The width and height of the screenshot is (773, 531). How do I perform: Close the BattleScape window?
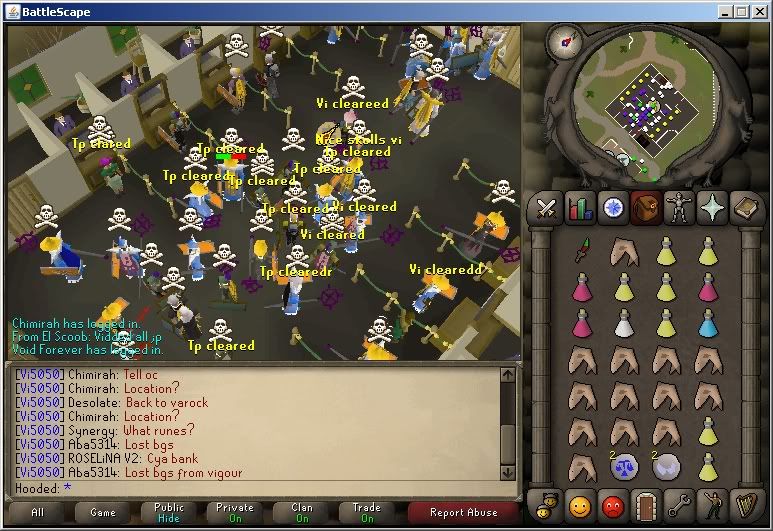coord(759,11)
